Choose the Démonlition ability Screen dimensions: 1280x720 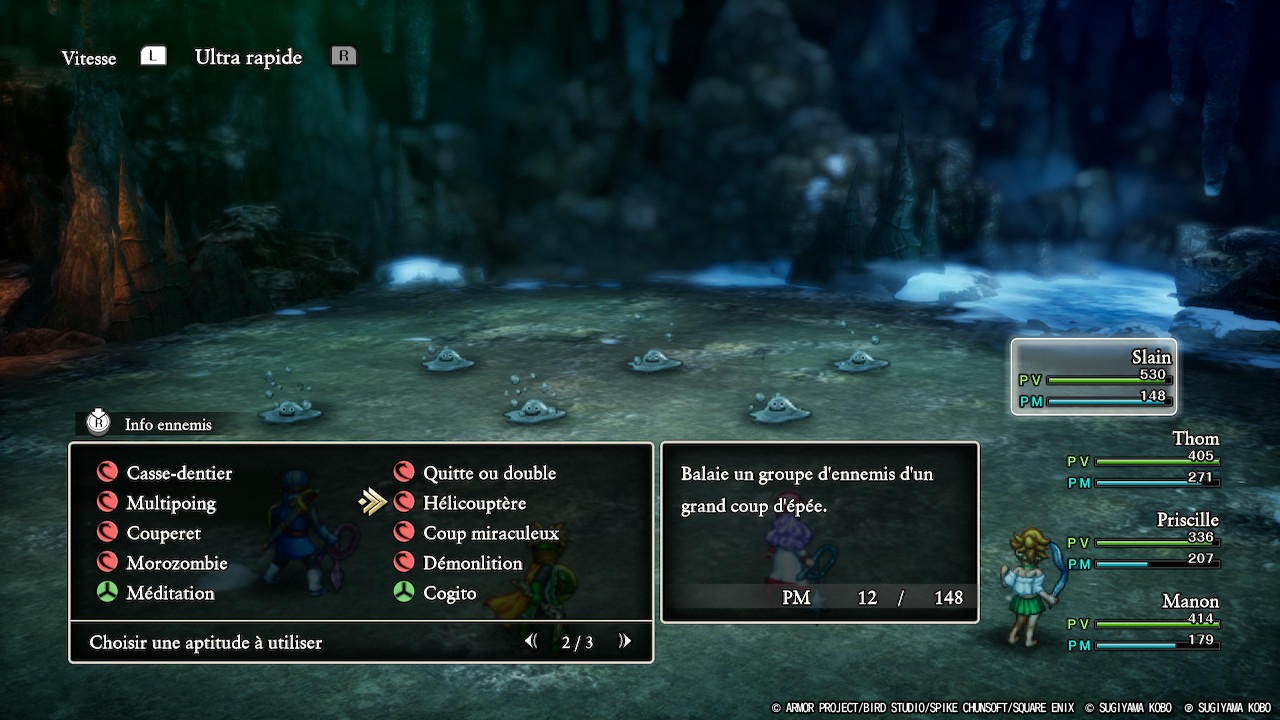[x=472, y=563]
